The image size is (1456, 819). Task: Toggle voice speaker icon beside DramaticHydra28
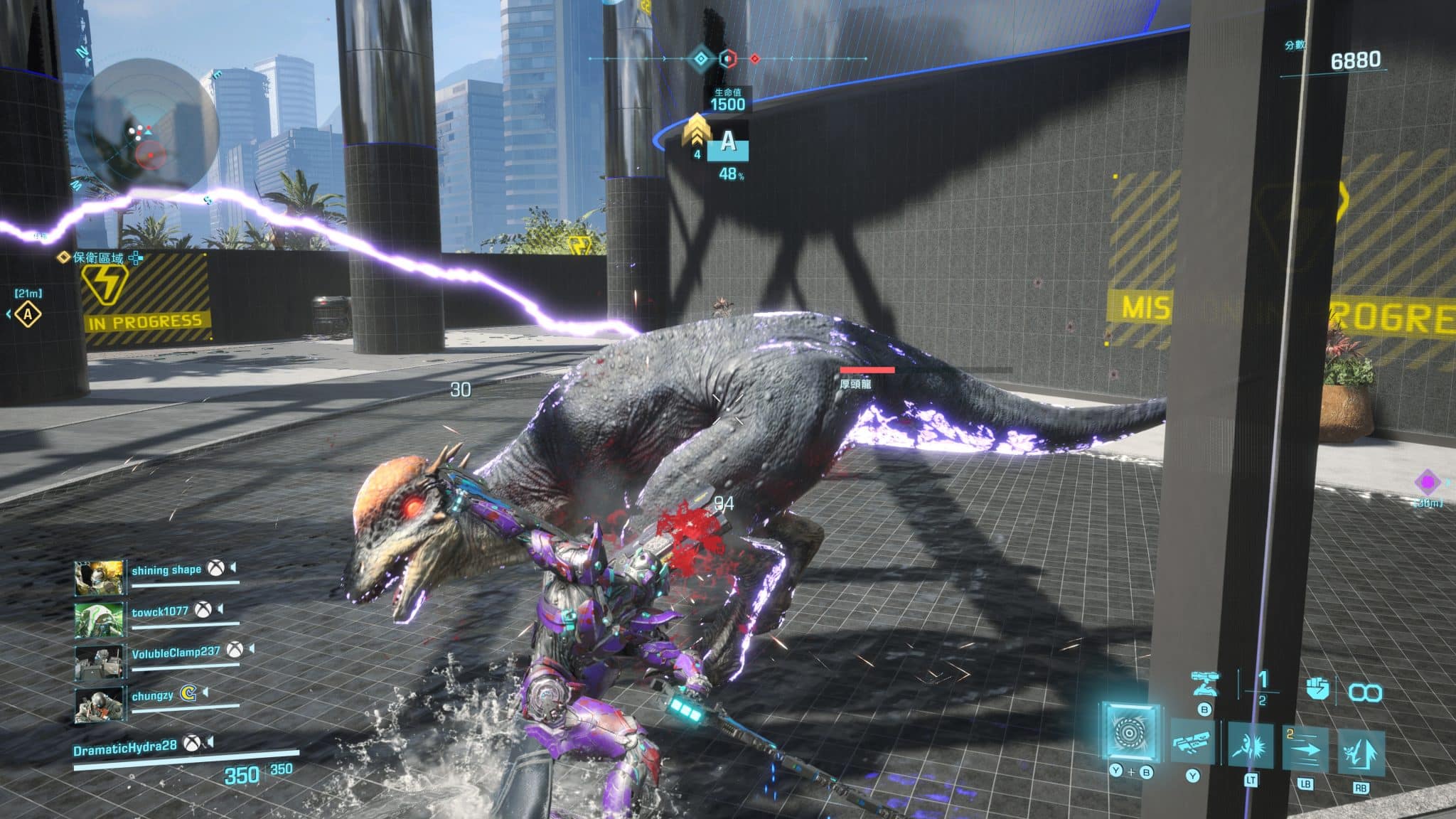point(210,742)
